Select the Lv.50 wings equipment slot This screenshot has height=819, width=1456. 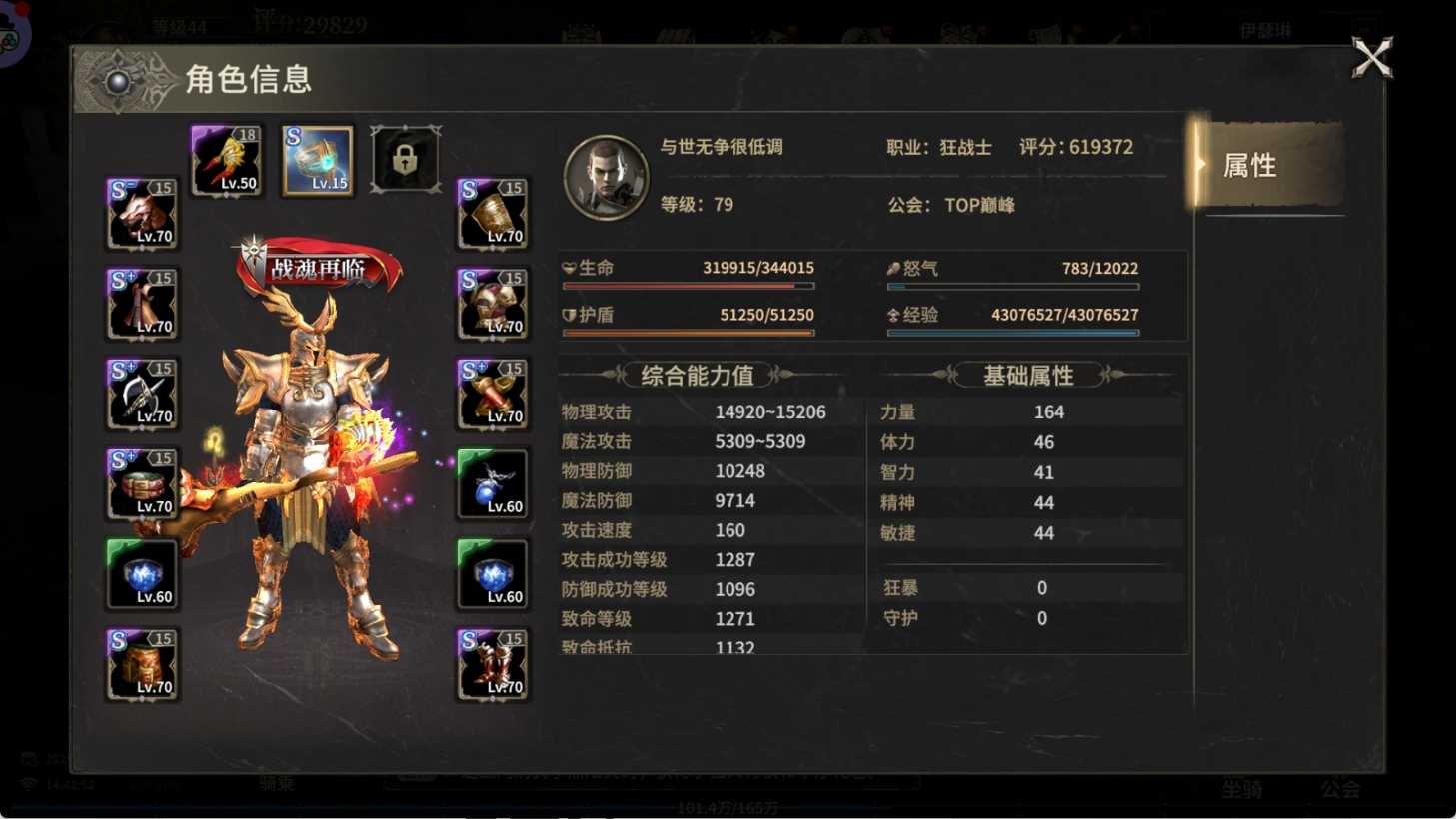[x=227, y=158]
